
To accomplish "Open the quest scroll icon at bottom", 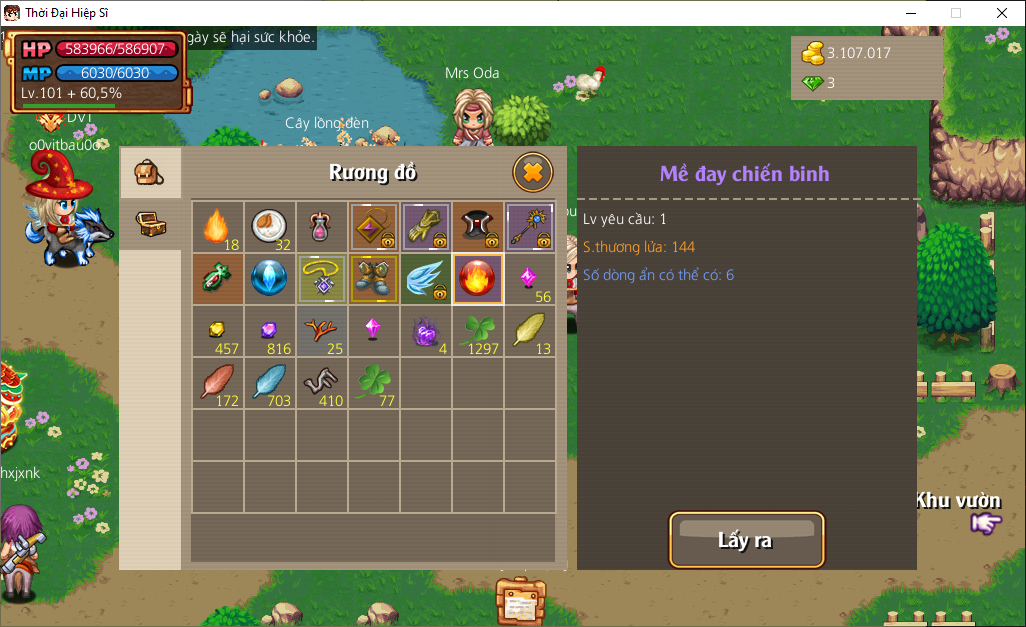I will (521, 602).
